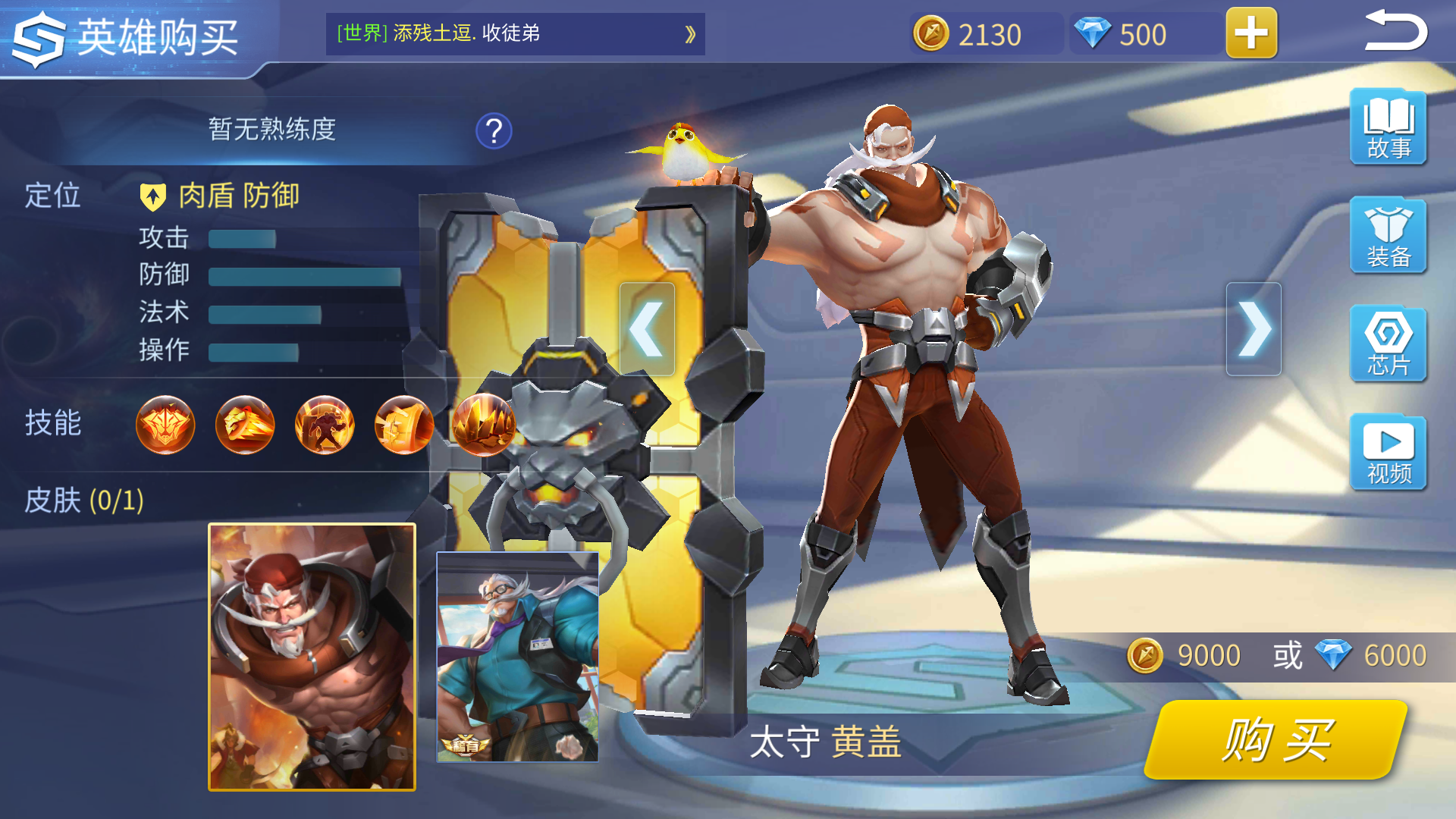Select the first skill icon of 黄盖

(x=165, y=425)
